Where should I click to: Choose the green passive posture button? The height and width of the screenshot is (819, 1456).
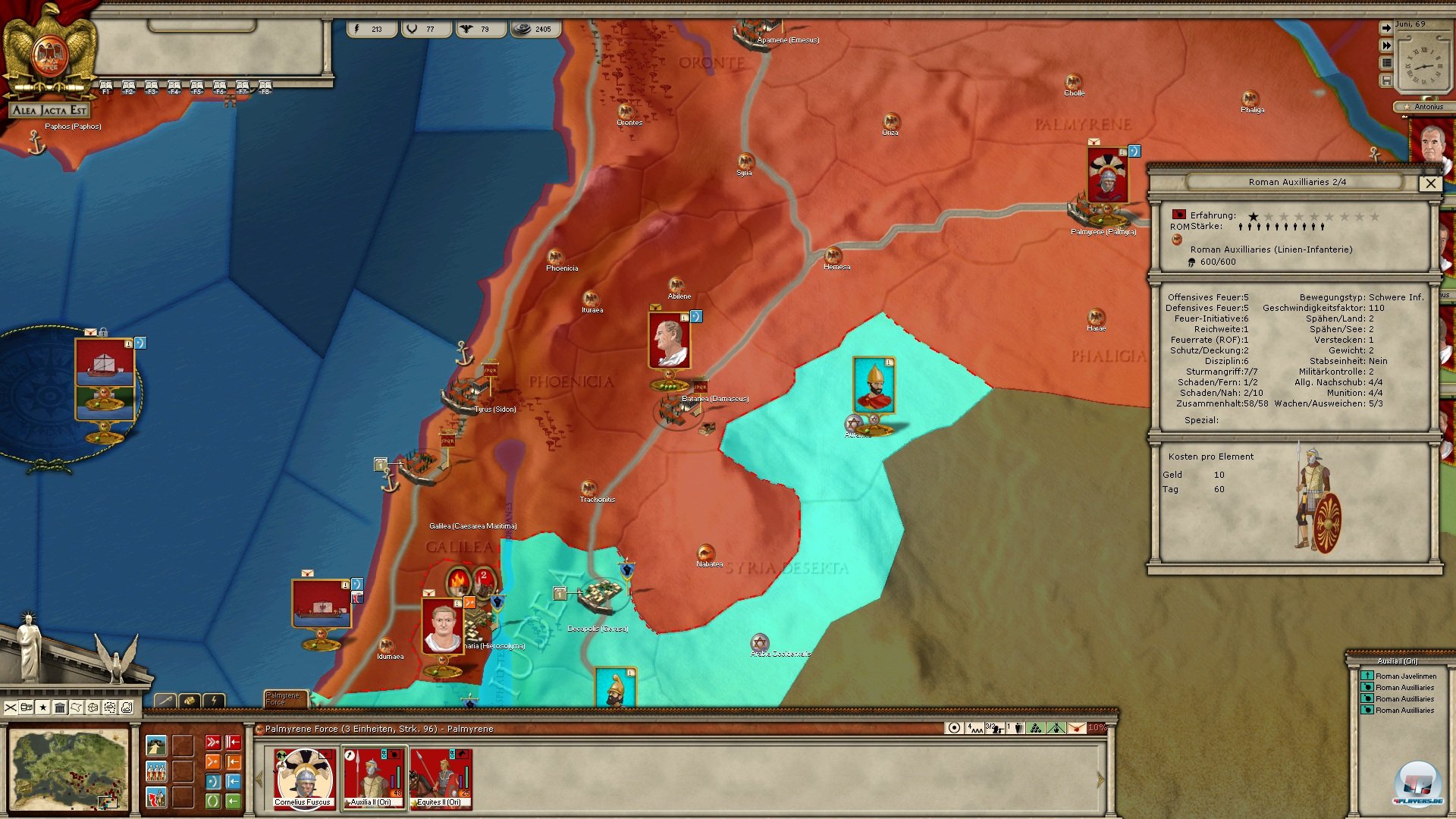tap(213, 801)
